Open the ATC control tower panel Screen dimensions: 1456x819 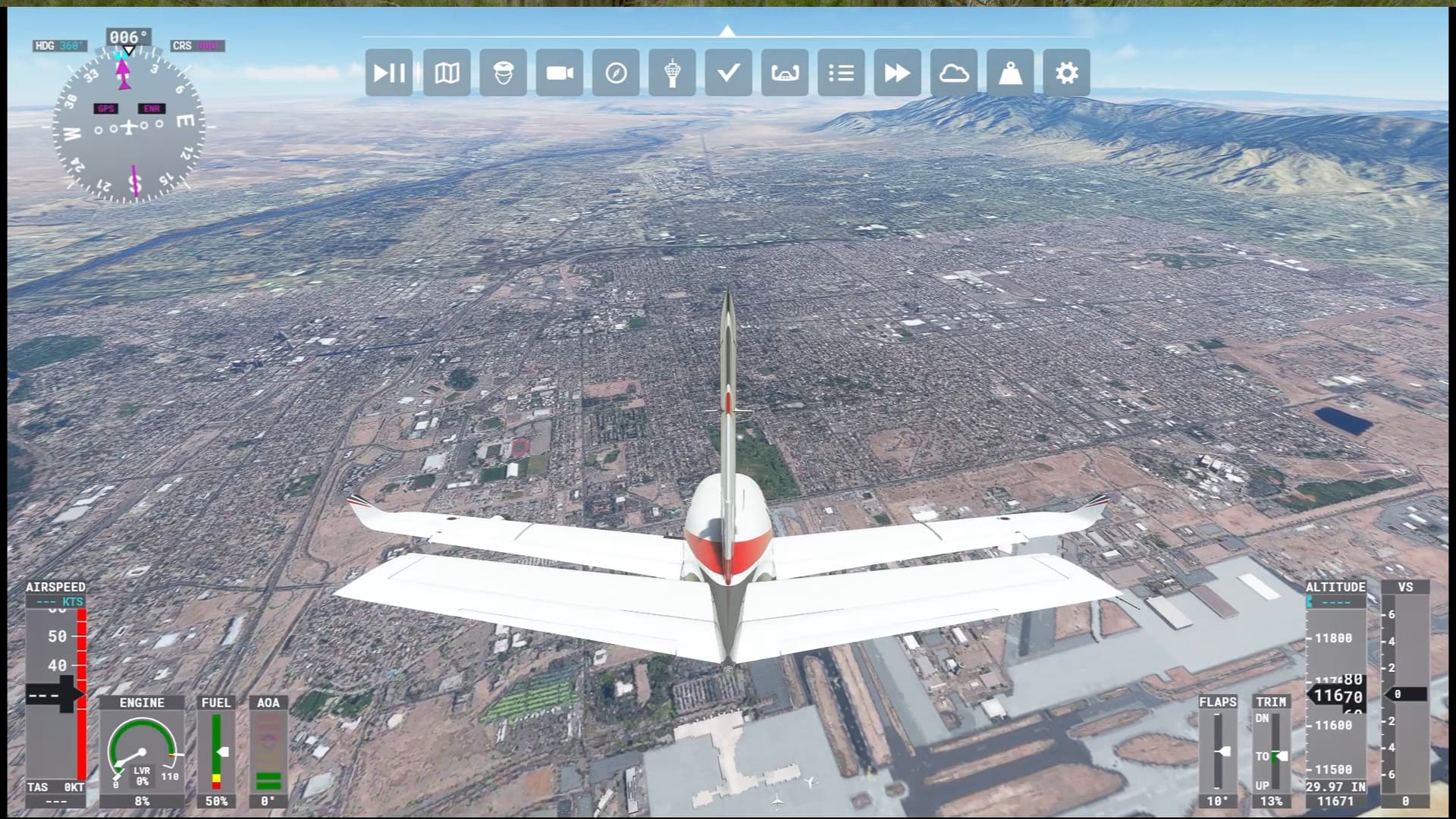(x=672, y=73)
